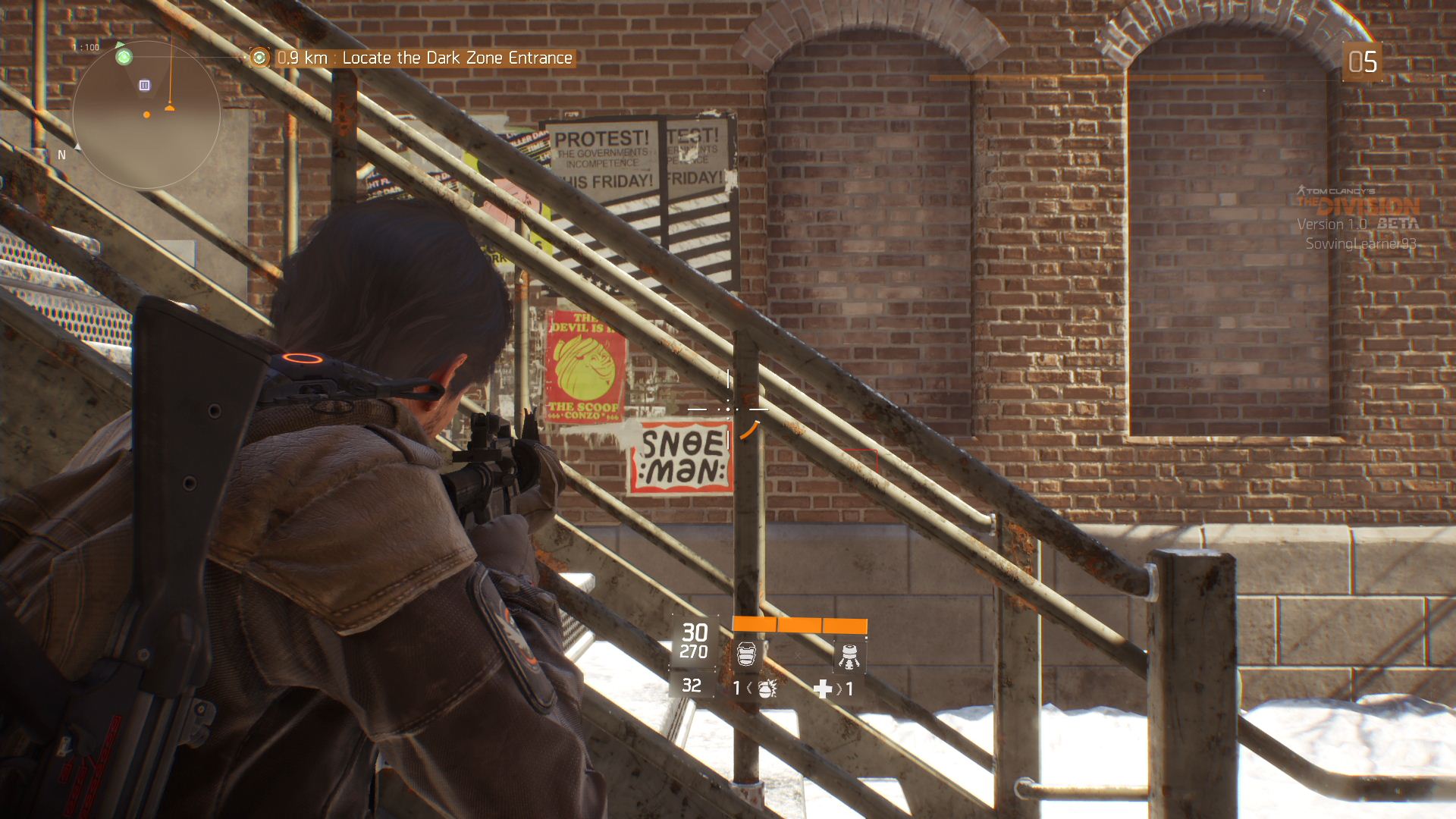This screenshot has width=1456, height=819.
Task: Click the level 05 badge
Action: pos(1362,62)
